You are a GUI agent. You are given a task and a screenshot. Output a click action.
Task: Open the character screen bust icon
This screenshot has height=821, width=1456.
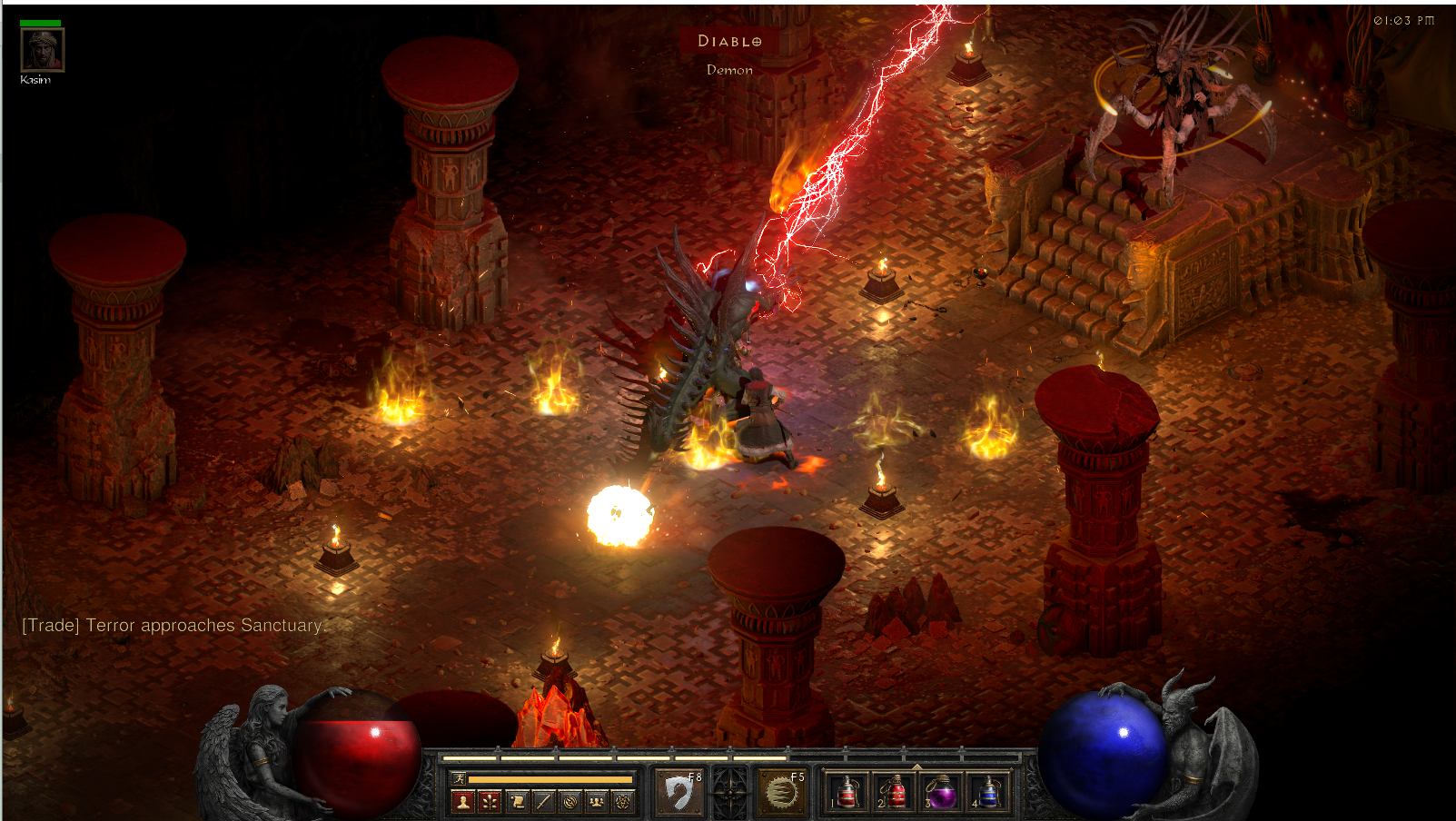click(463, 801)
